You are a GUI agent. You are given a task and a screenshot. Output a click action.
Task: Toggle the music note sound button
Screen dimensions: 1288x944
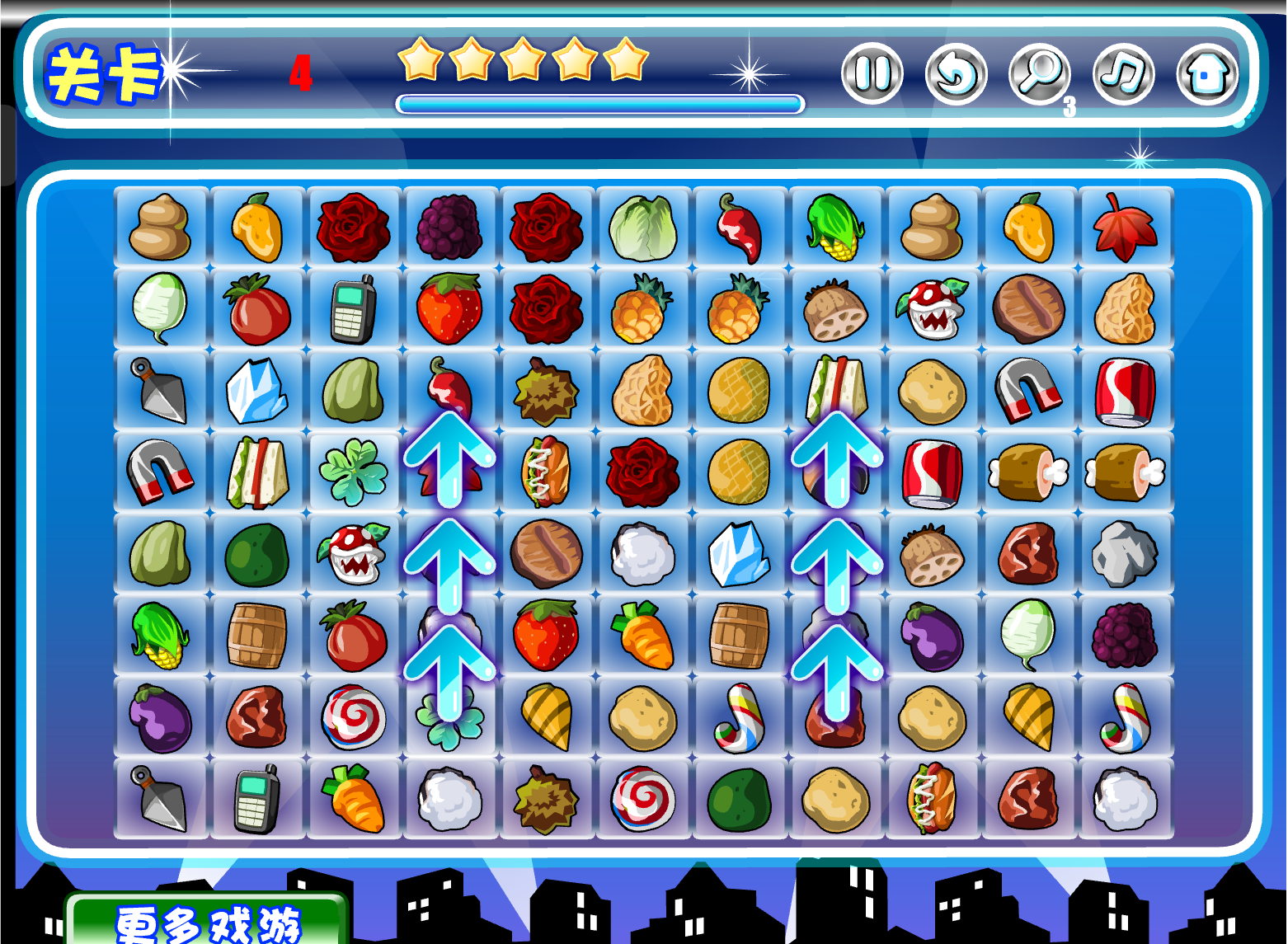pyautogui.click(x=1123, y=73)
